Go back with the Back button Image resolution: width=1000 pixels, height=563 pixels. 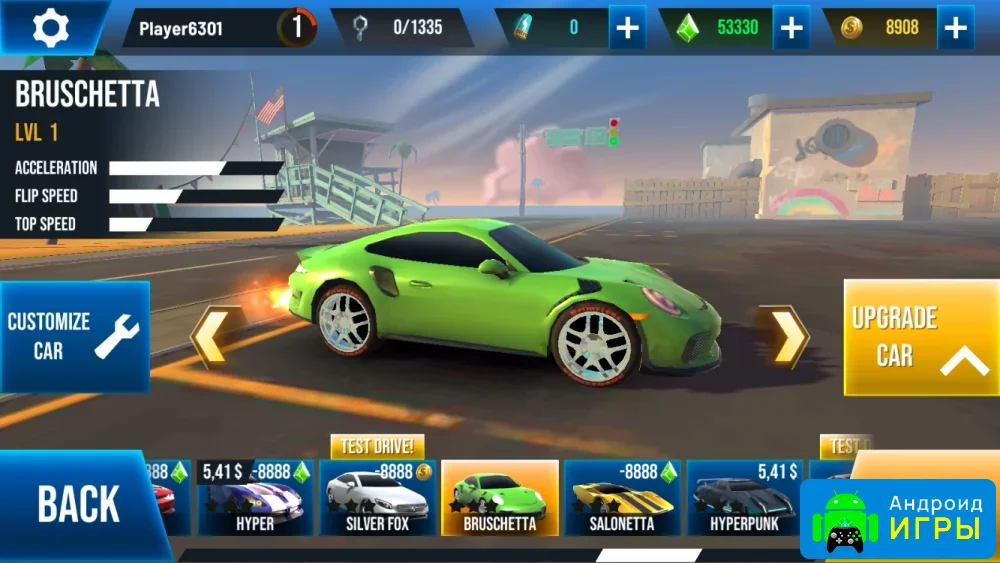(78, 504)
